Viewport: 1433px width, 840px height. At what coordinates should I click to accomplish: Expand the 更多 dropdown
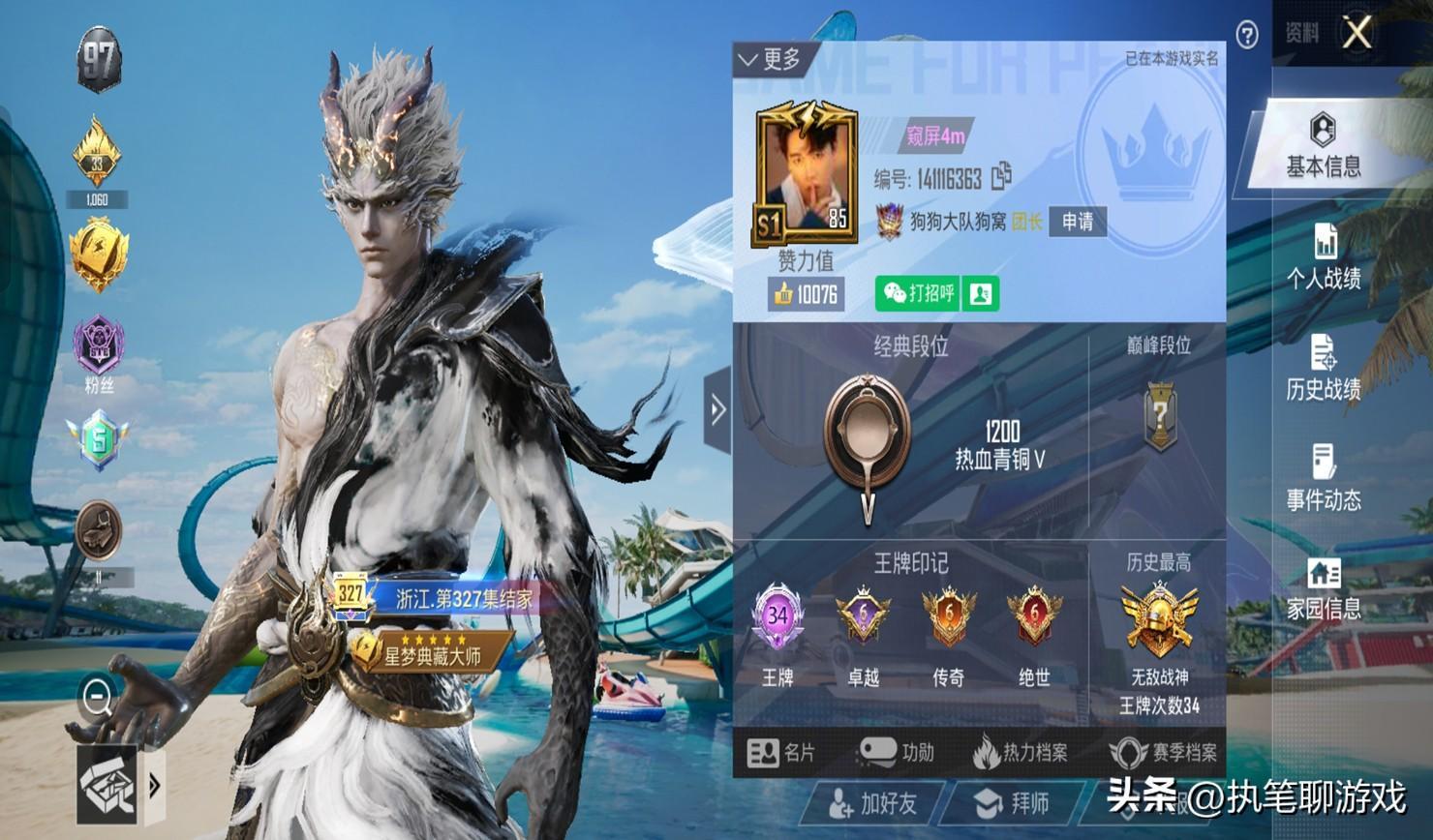pyautogui.click(x=770, y=60)
